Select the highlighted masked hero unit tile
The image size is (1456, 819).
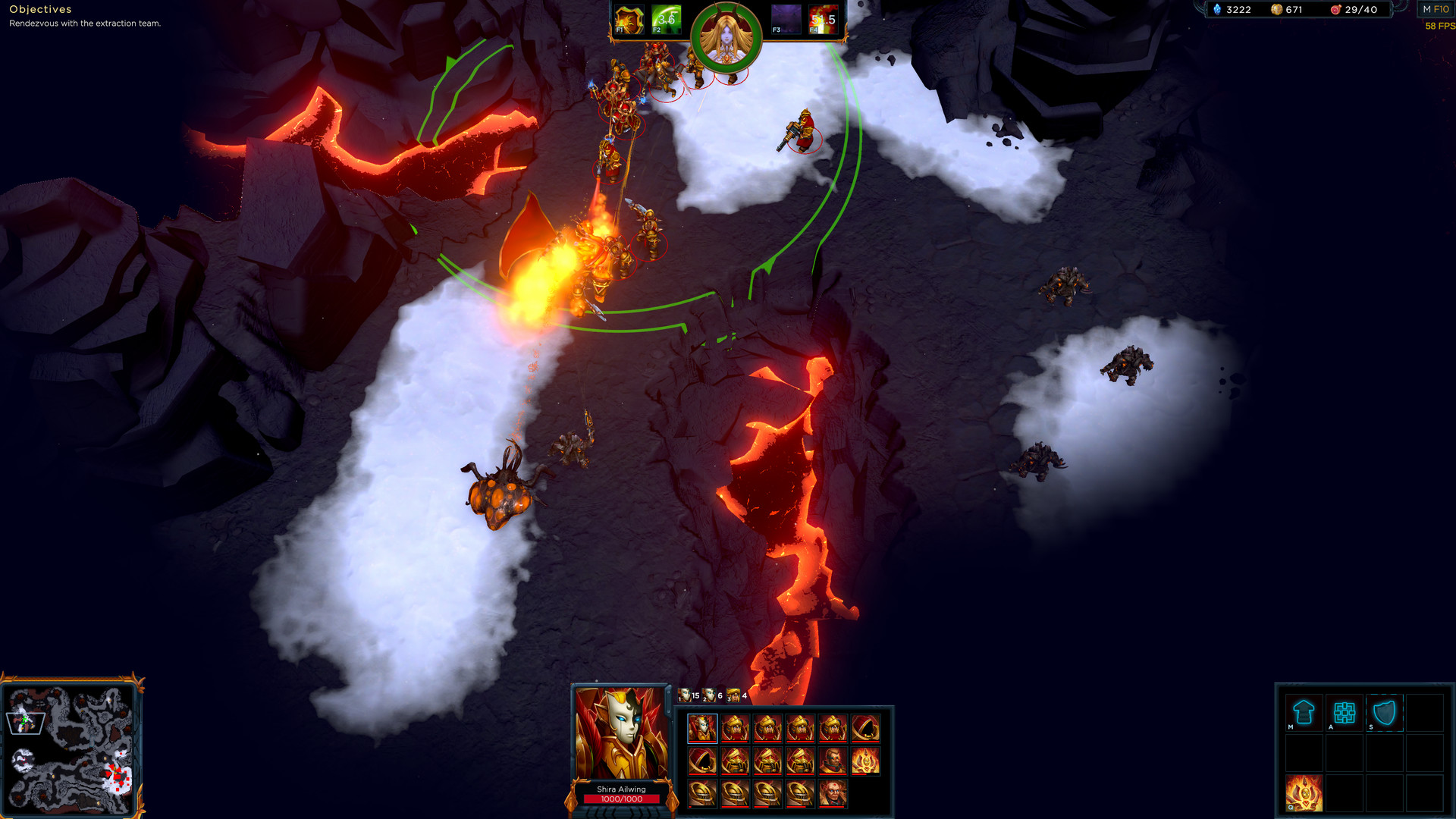702,728
